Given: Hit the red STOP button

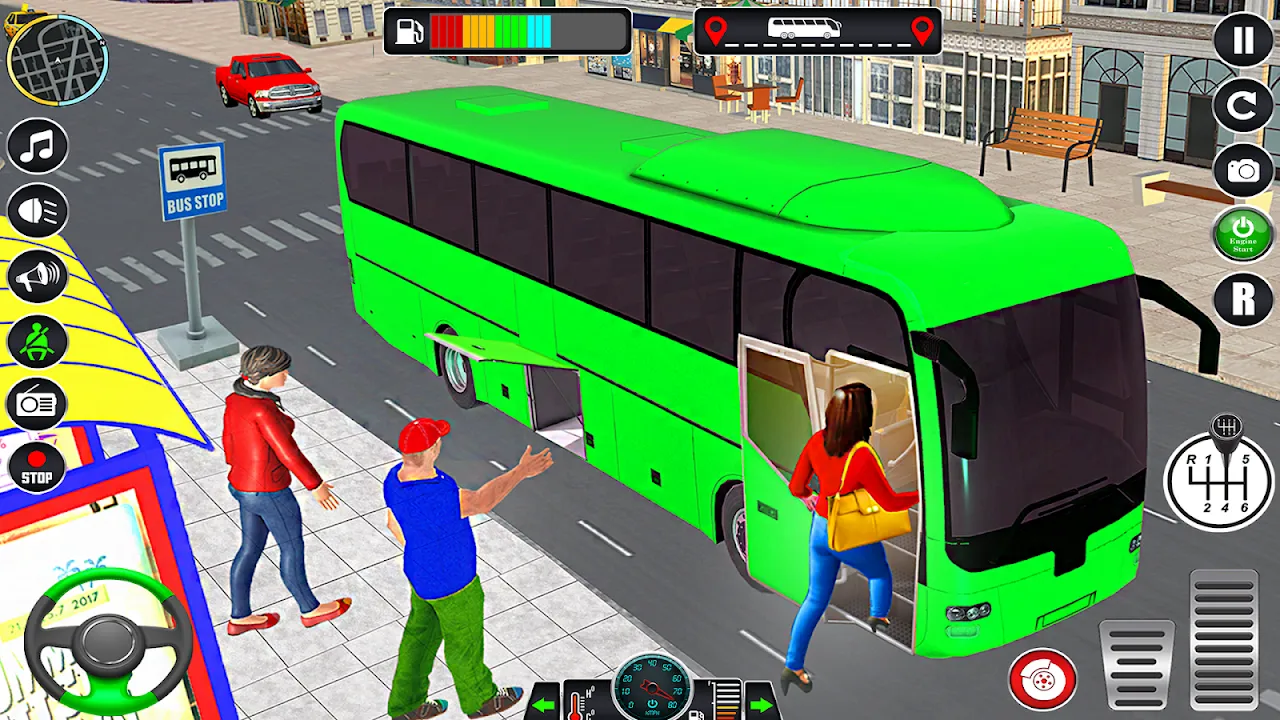Looking at the screenshot, I should pyautogui.click(x=37, y=467).
